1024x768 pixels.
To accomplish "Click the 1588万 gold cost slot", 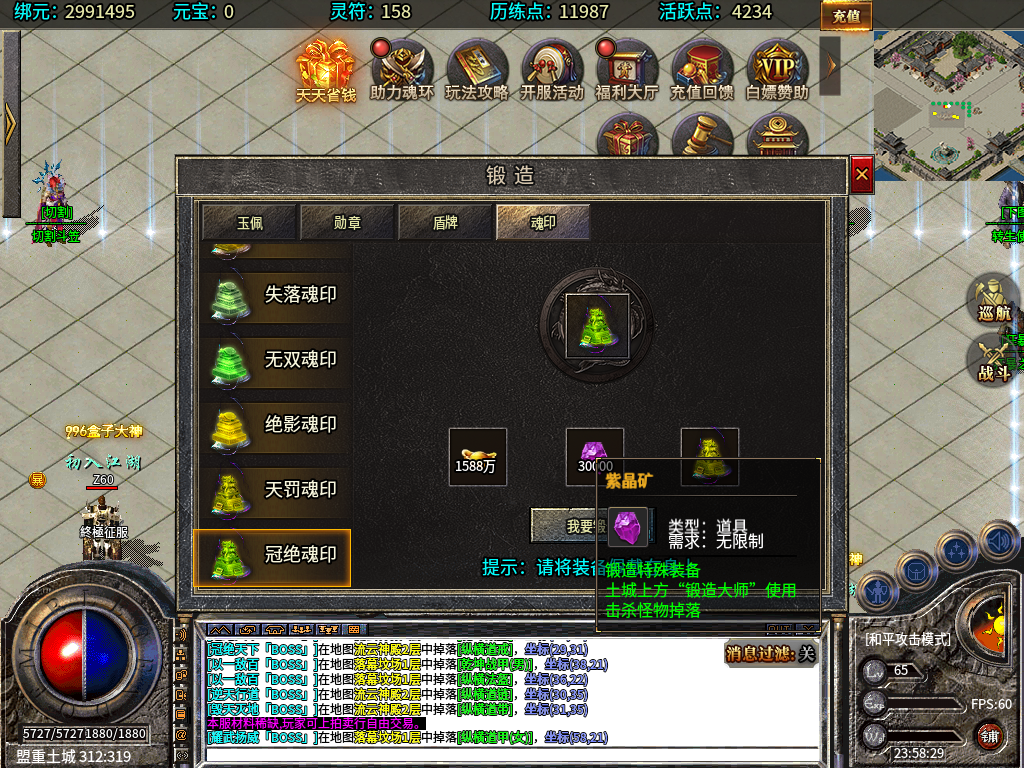I will (478, 457).
